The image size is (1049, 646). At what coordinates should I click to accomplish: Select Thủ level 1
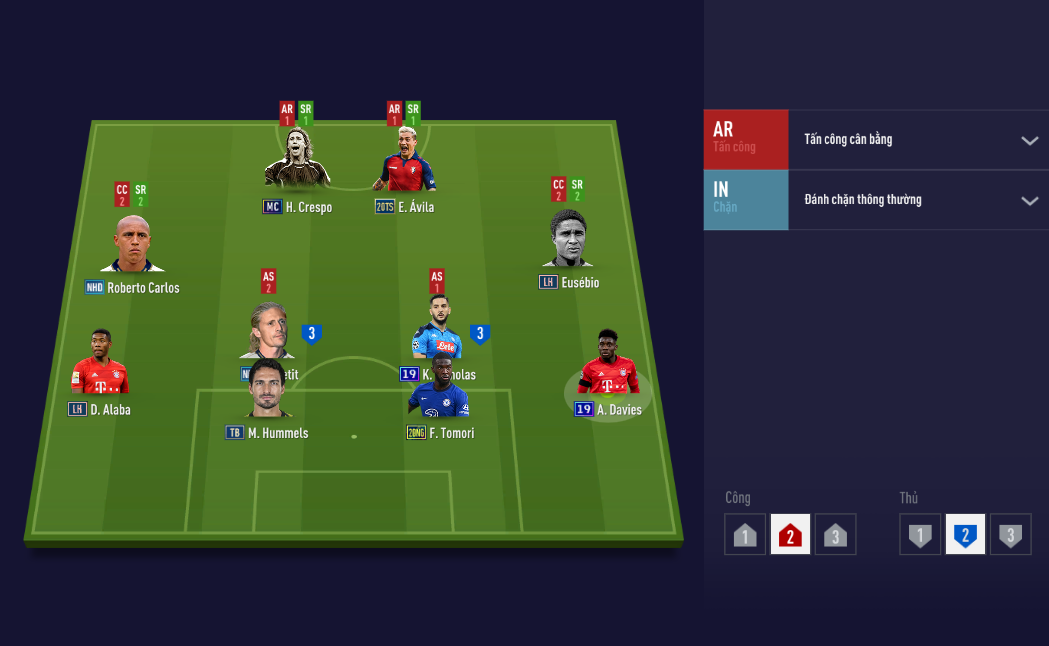click(920, 535)
